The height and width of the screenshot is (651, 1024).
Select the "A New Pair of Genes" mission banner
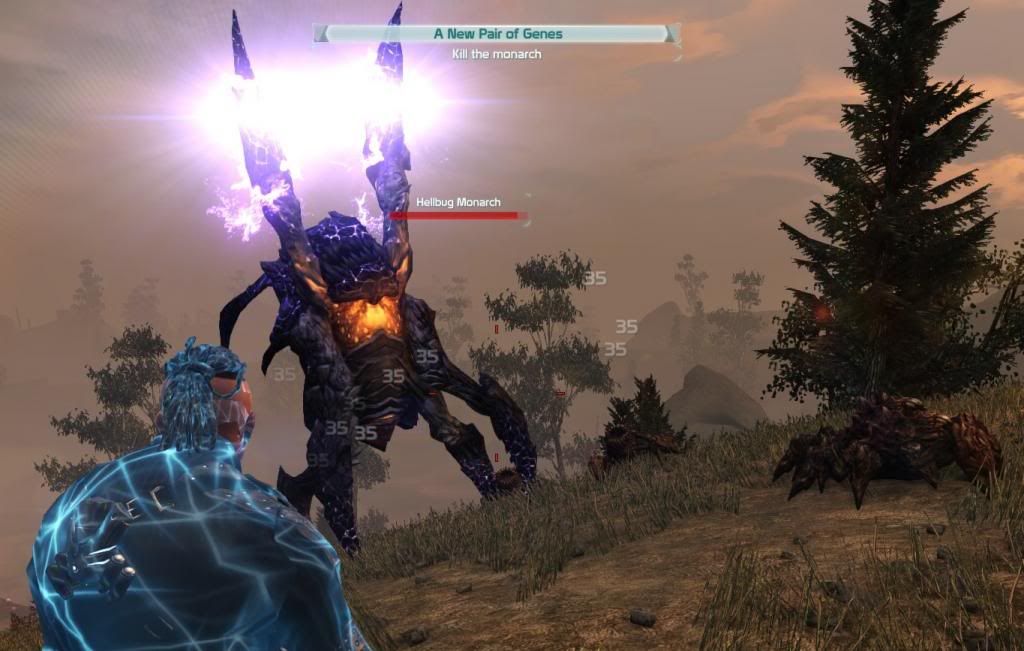(x=497, y=34)
